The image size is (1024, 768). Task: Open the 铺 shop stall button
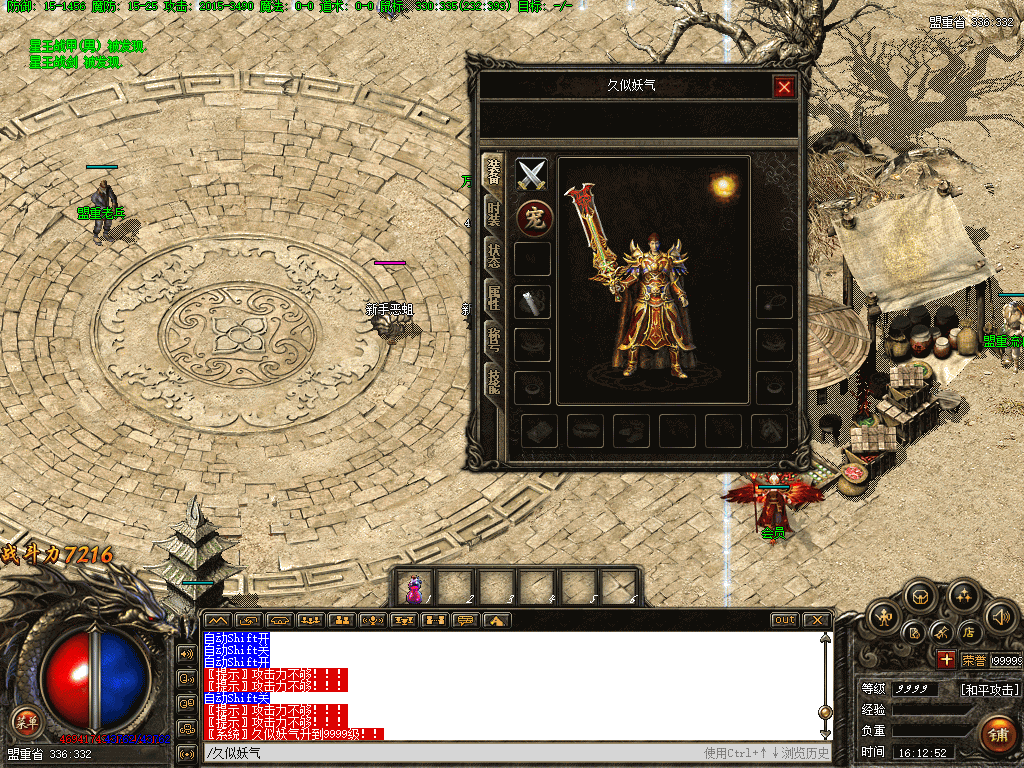click(x=997, y=735)
